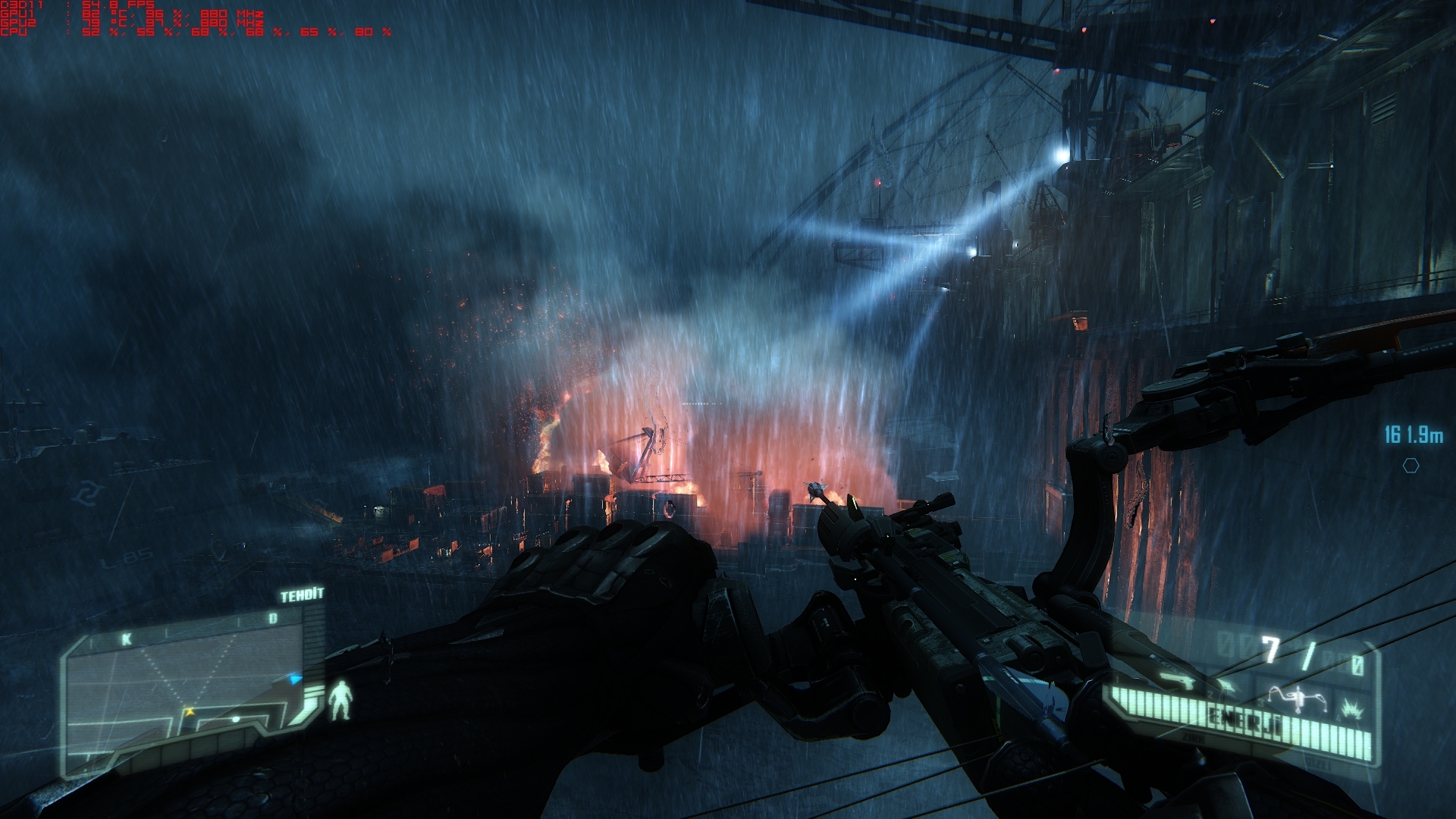Click the hexagon objective waypoint marker
Image resolution: width=1456 pixels, height=819 pixels.
tap(1410, 466)
